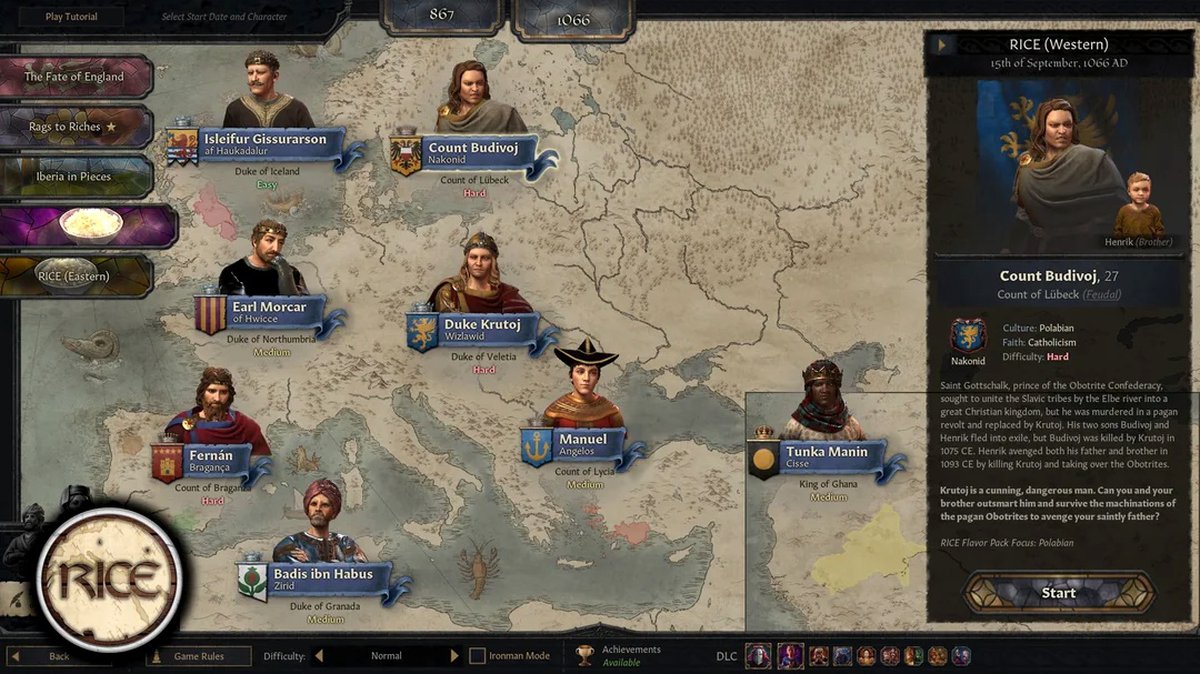
Task: Toggle the Ironman Mode checkbox
Action: pos(478,656)
